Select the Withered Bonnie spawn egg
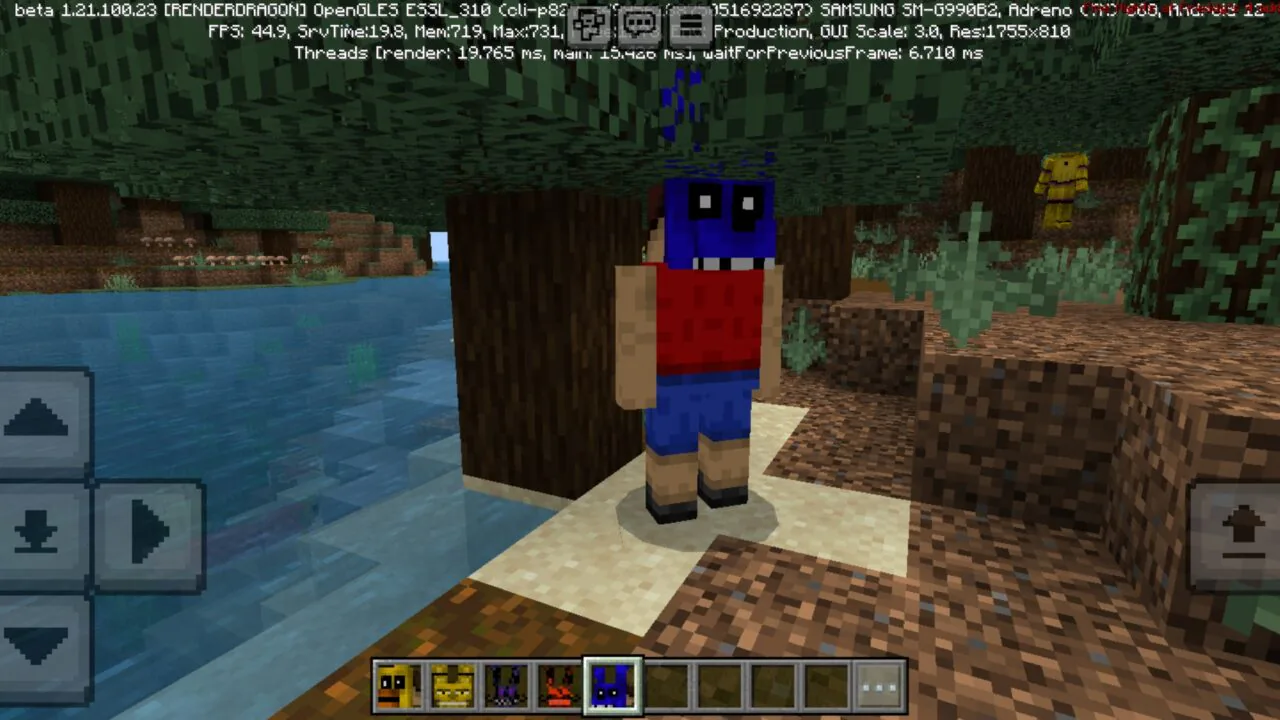The width and height of the screenshot is (1280, 720). click(x=505, y=684)
